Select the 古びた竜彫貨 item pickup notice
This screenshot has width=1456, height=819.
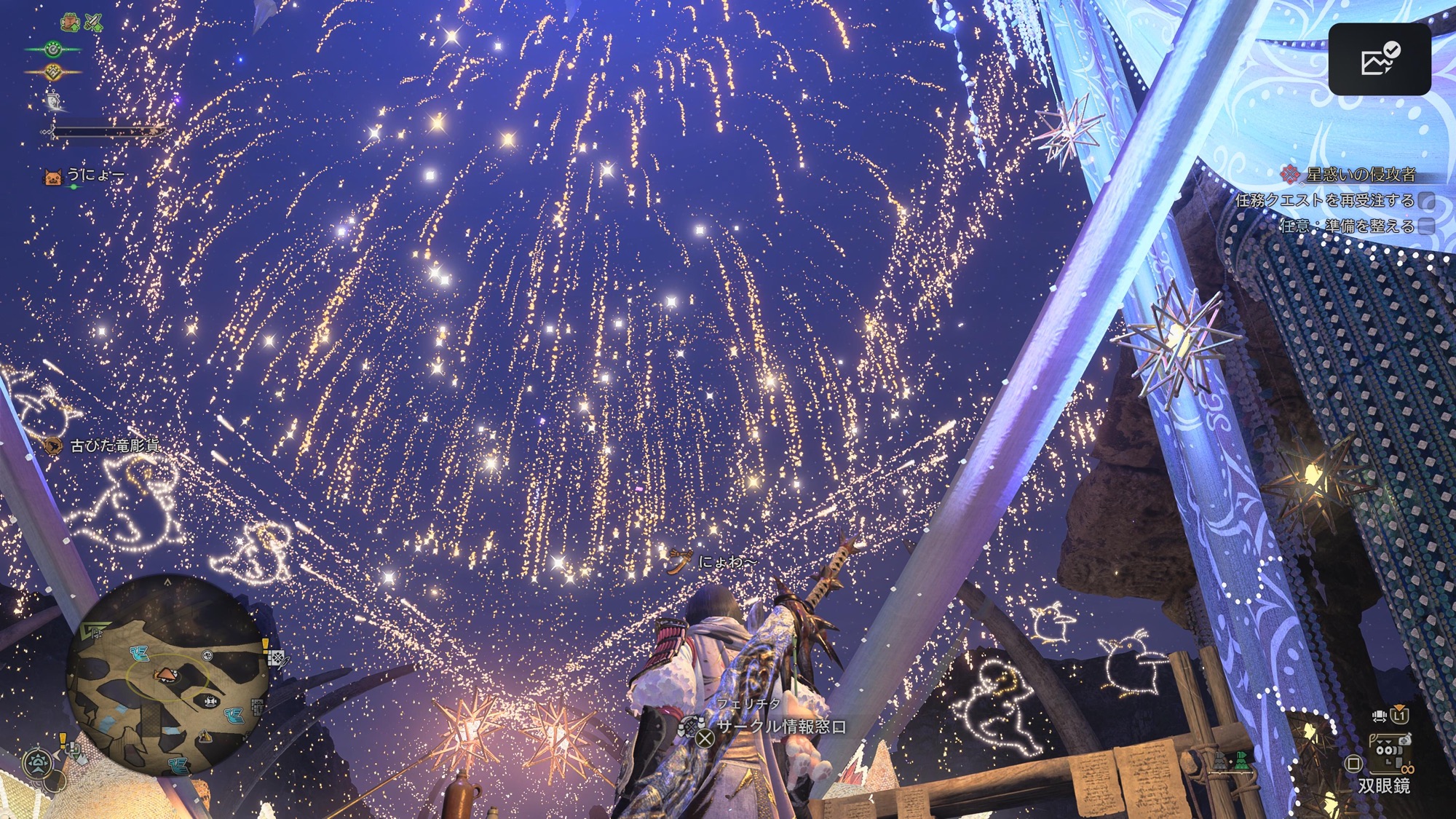coord(114,446)
